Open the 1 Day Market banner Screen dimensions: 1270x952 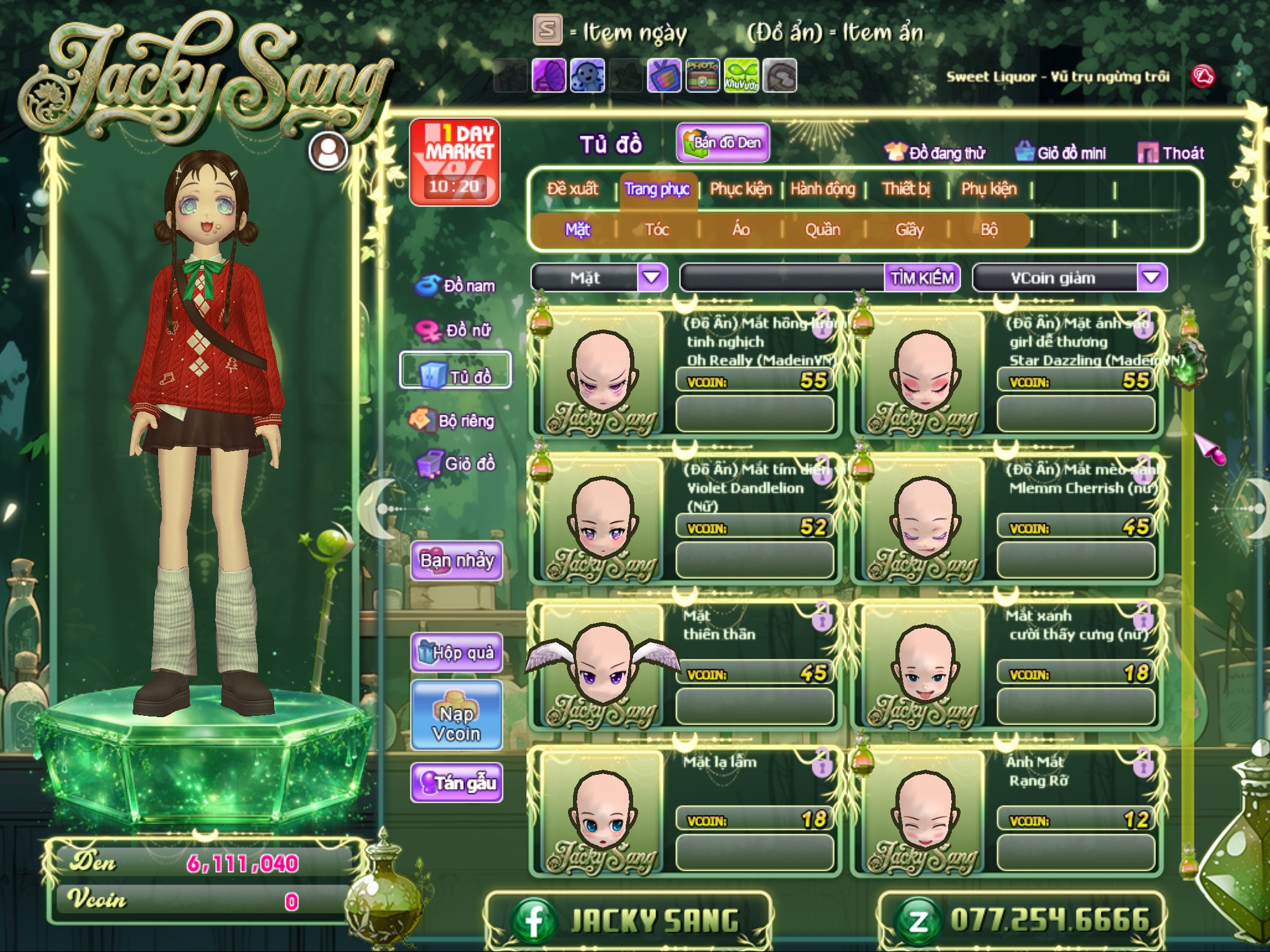[455, 162]
